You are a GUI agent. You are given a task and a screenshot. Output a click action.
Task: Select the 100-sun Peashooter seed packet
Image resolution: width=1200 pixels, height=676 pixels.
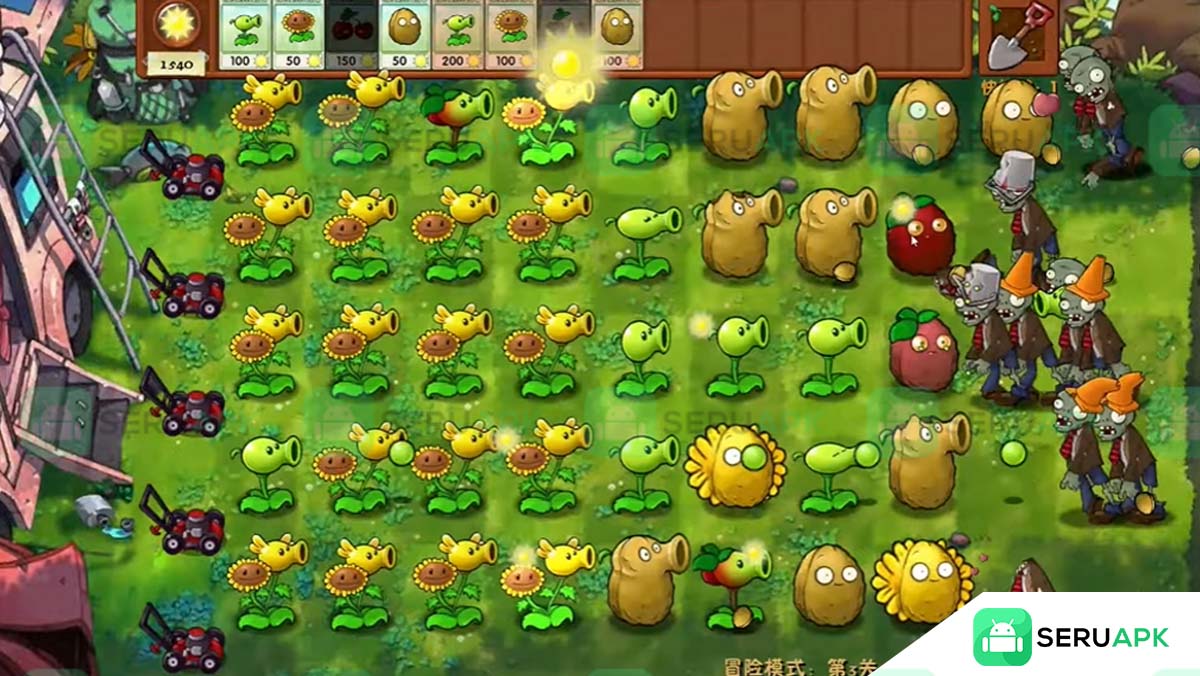click(x=244, y=35)
